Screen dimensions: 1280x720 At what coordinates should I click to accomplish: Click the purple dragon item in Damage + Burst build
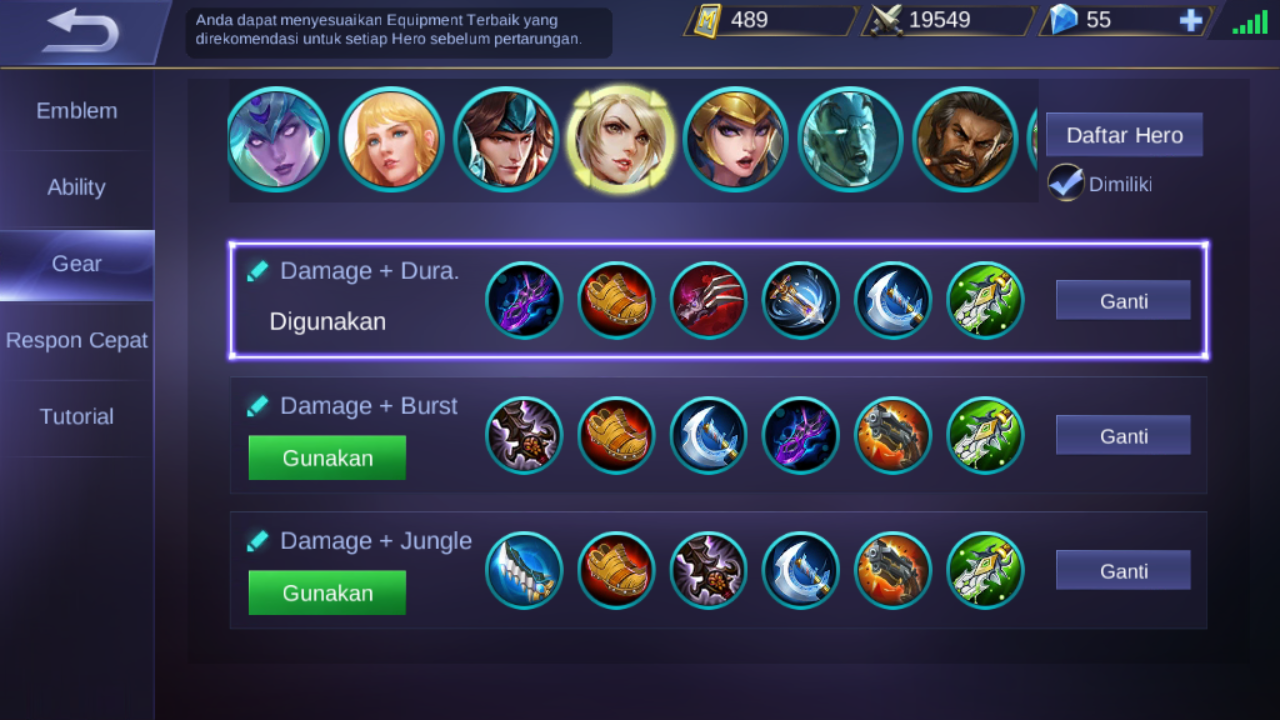point(801,435)
